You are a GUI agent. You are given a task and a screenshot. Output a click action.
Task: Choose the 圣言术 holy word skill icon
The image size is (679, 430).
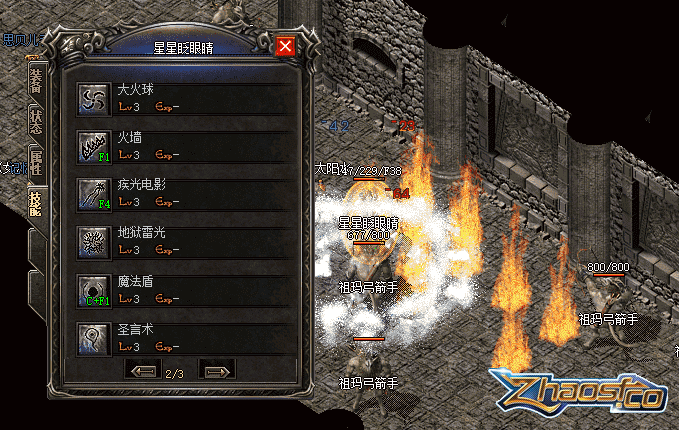click(x=95, y=337)
